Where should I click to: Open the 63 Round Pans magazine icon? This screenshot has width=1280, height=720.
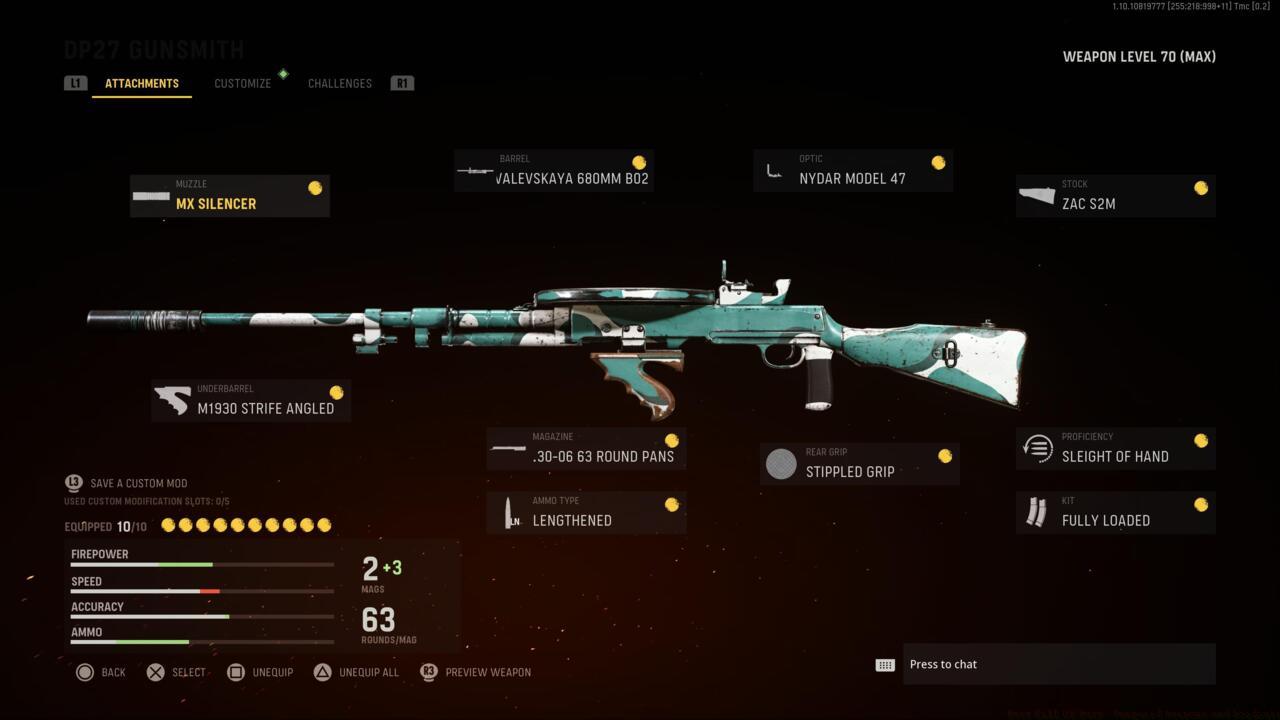click(510, 448)
